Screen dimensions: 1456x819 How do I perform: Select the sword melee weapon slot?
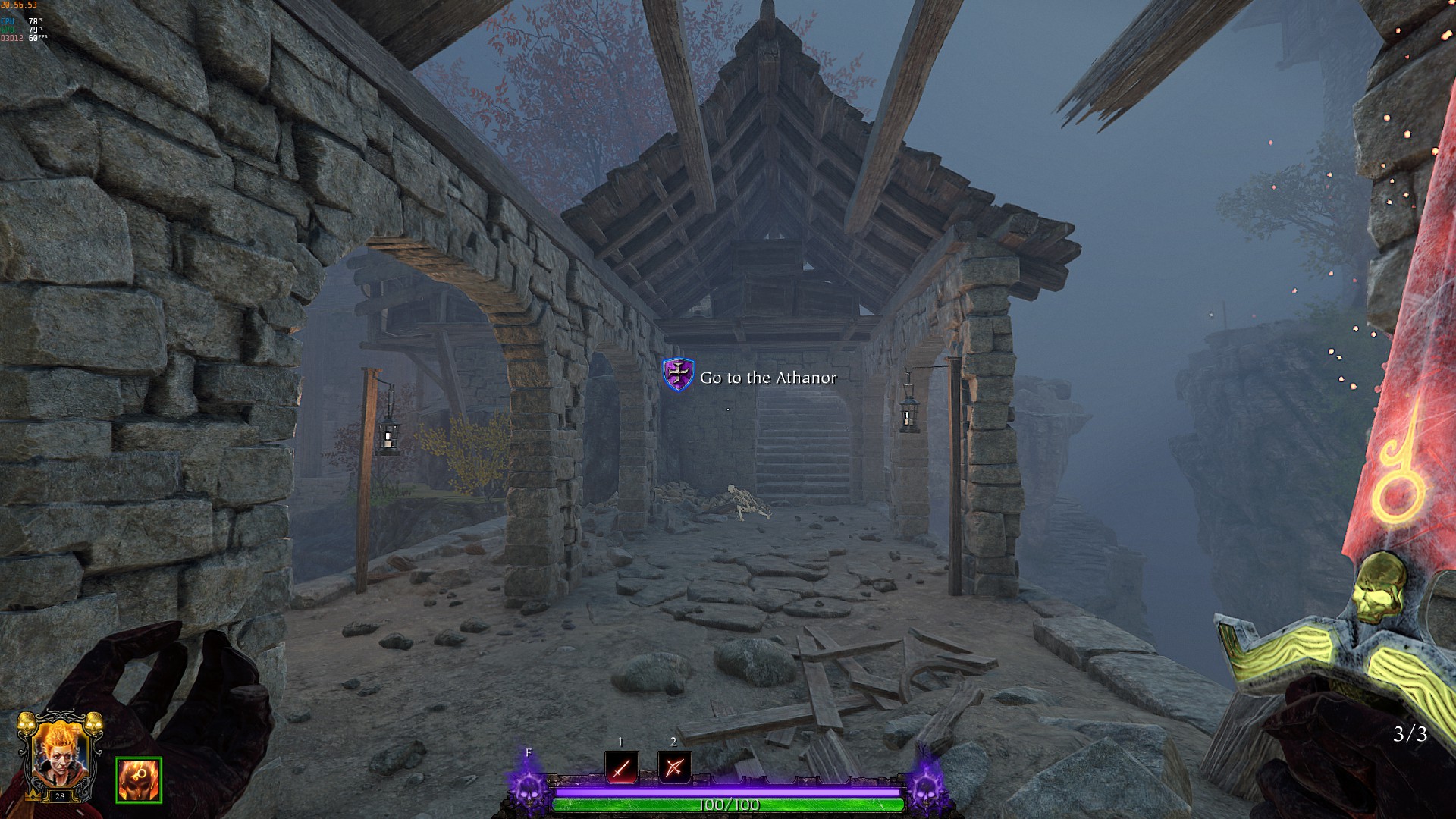point(621,768)
